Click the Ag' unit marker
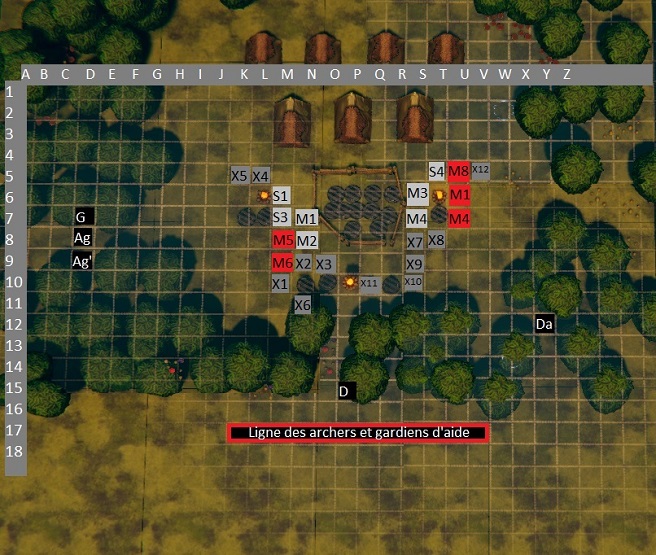The height and width of the screenshot is (555, 656). [x=83, y=261]
